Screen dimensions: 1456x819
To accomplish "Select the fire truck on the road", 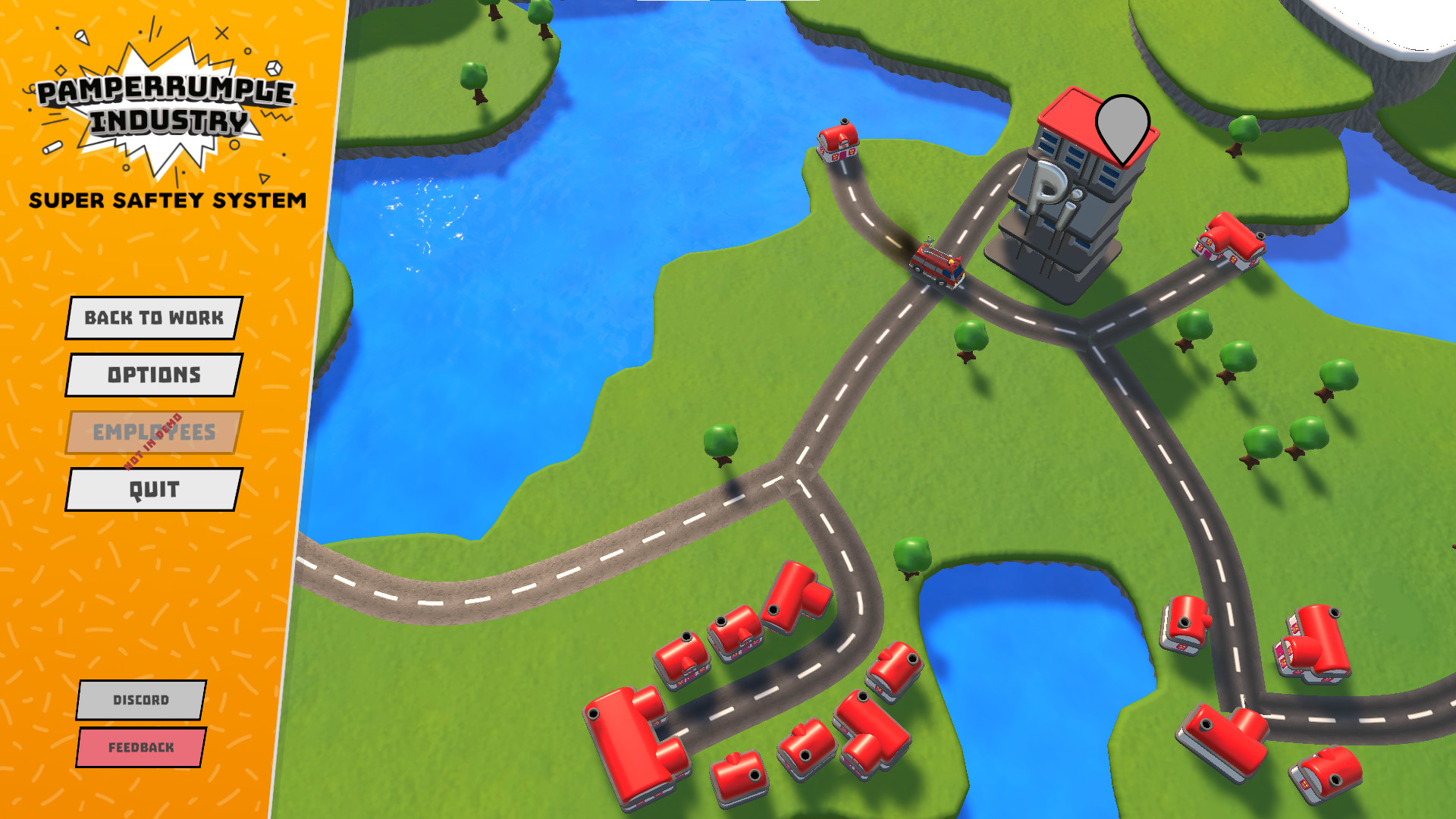I will (937, 265).
